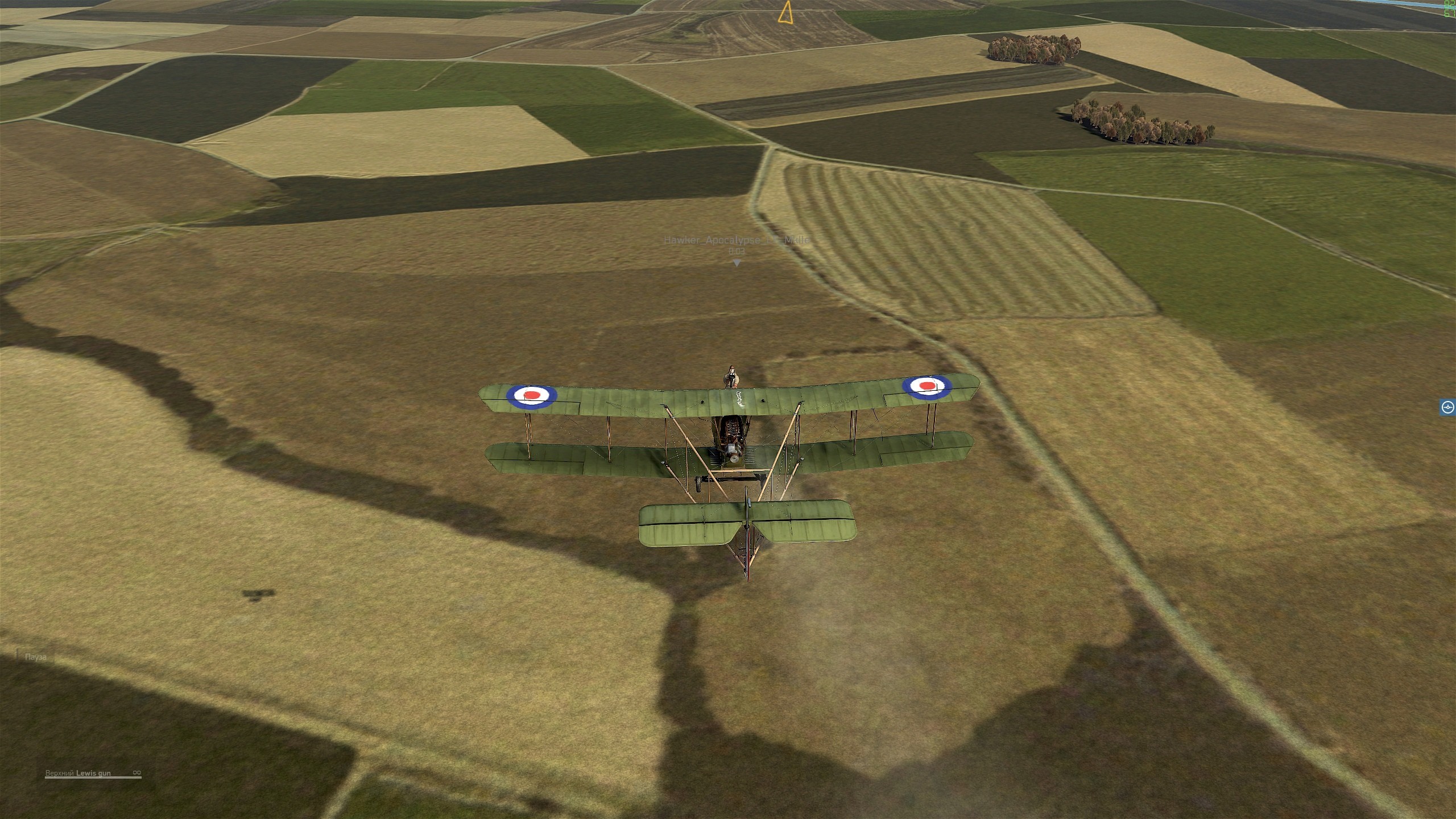Viewport: 1456px width, 819px height.
Task: Select the Lewis gun weapon entry
Action: click(x=93, y=773)
